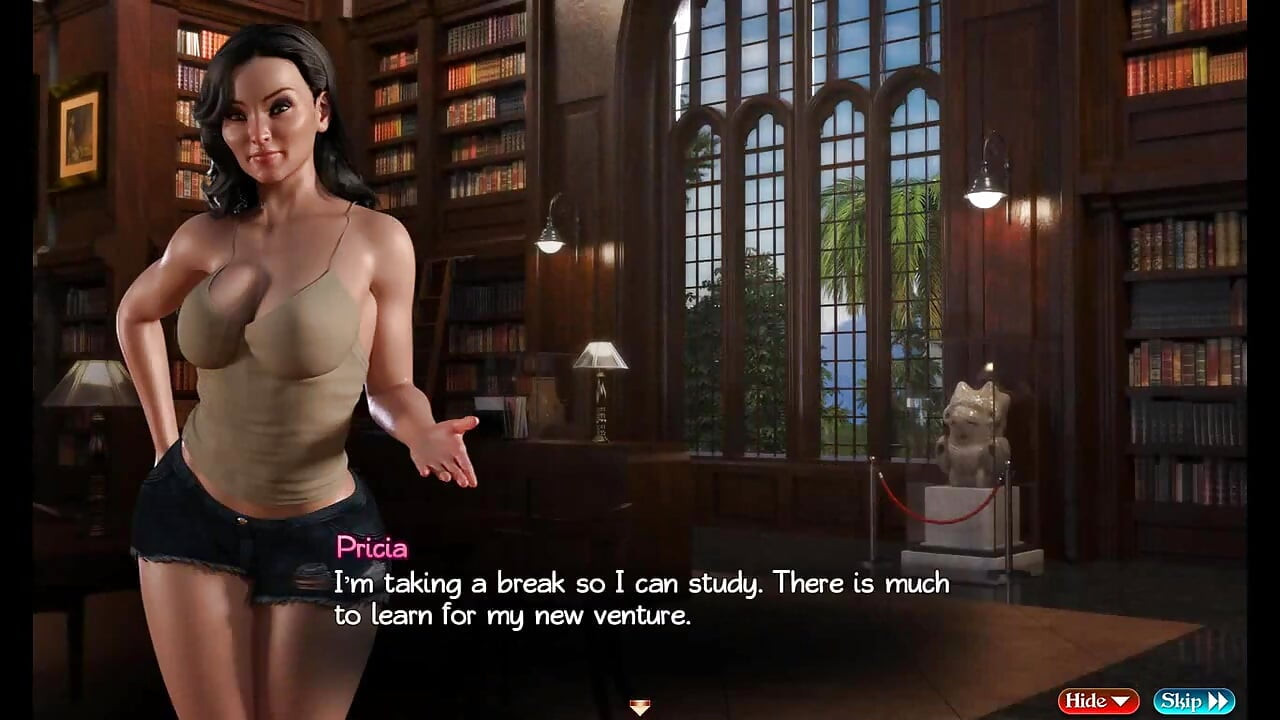This screenshot has height=720, width=1280.
Task: Hide the dialogue text box
Action: point(1098,701)
